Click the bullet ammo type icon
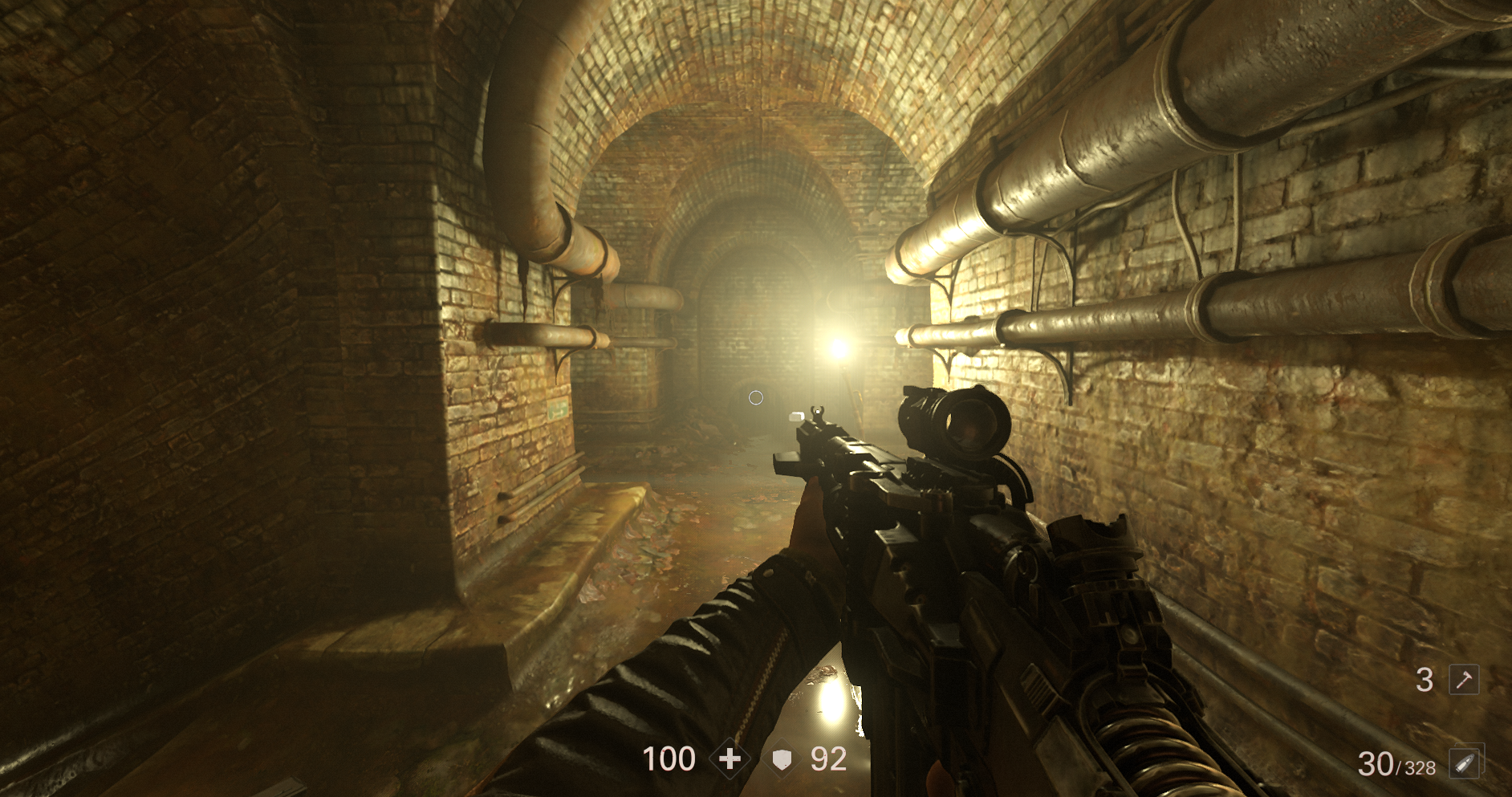This screenshot has height=797, width=1512. click(1465, 762)
